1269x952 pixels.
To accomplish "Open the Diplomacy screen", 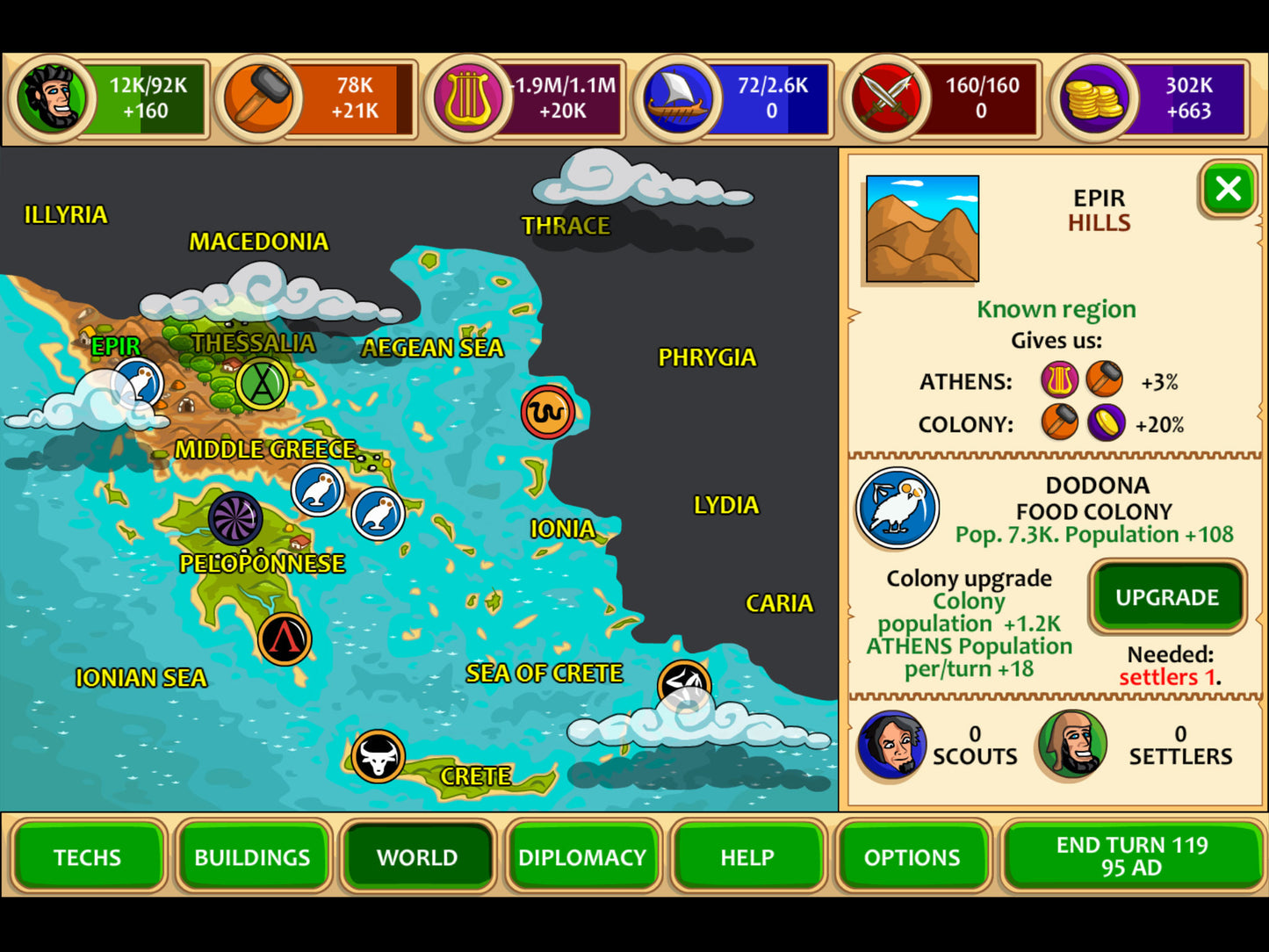I will pyautogui.click(x=582, y=856).
